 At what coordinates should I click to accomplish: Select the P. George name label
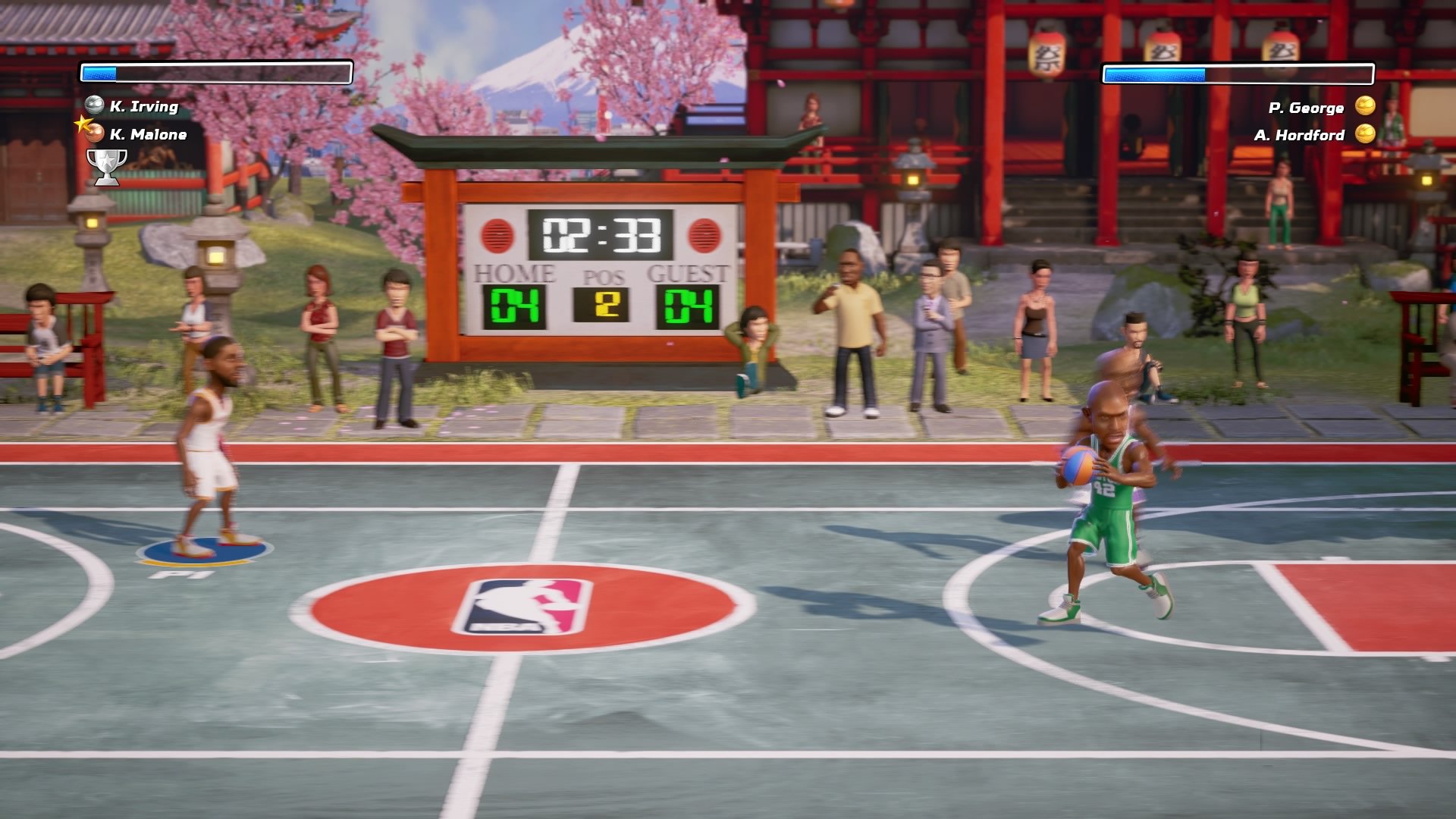click(x=1306, y=107)
